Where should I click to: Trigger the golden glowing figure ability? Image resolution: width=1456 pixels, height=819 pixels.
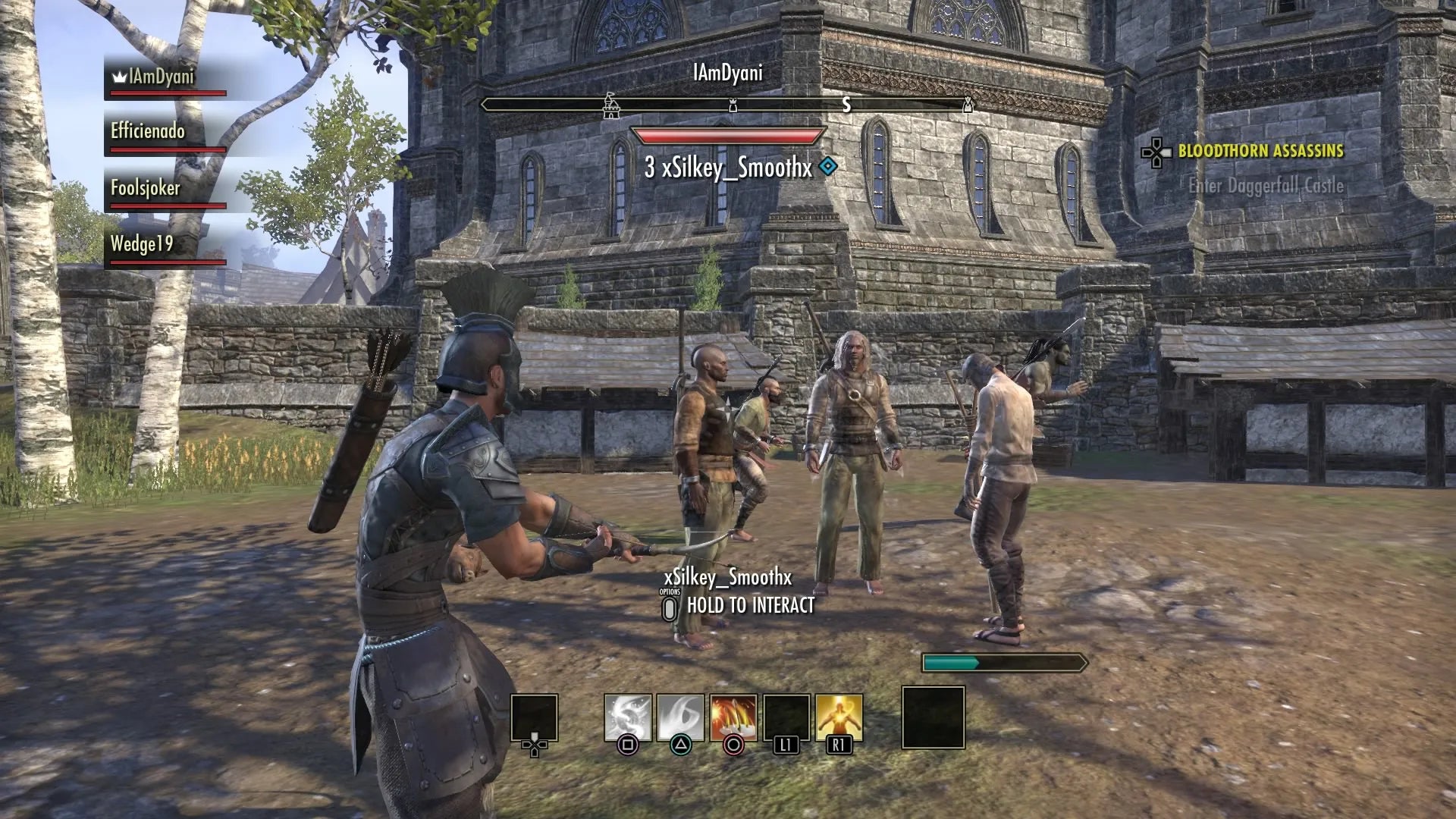pos(839,717)
